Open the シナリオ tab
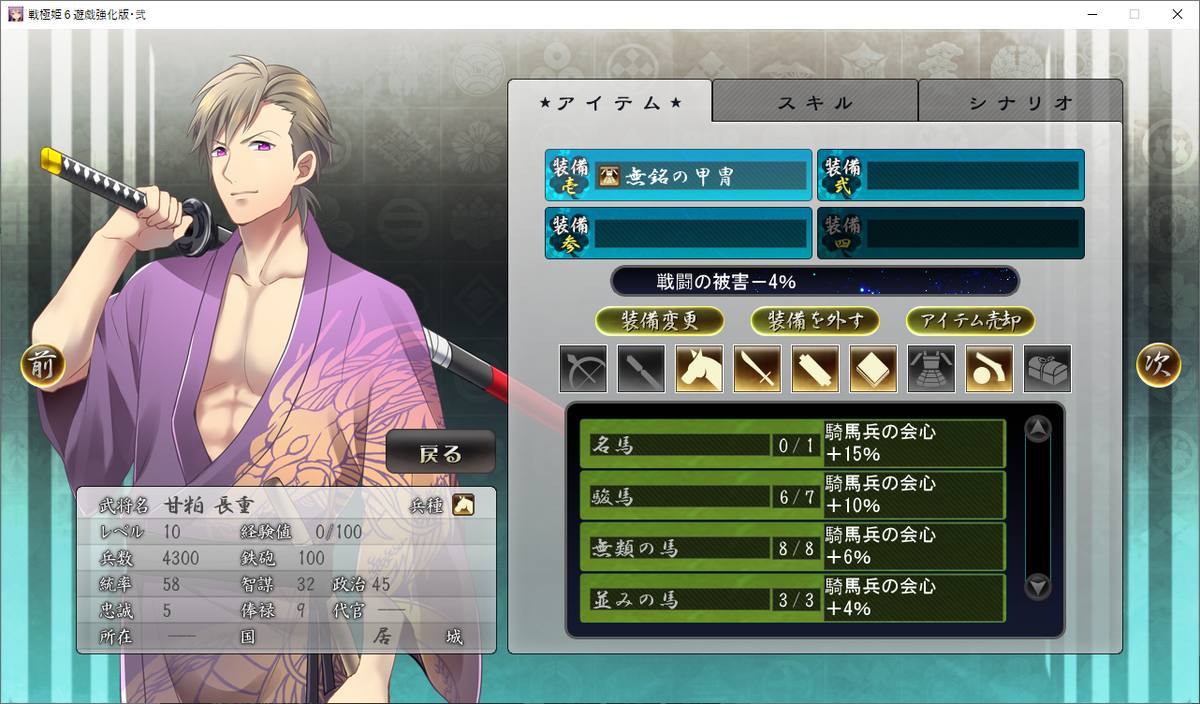The height and width of the screenshot is (704, 1200). coord(1020,102)
